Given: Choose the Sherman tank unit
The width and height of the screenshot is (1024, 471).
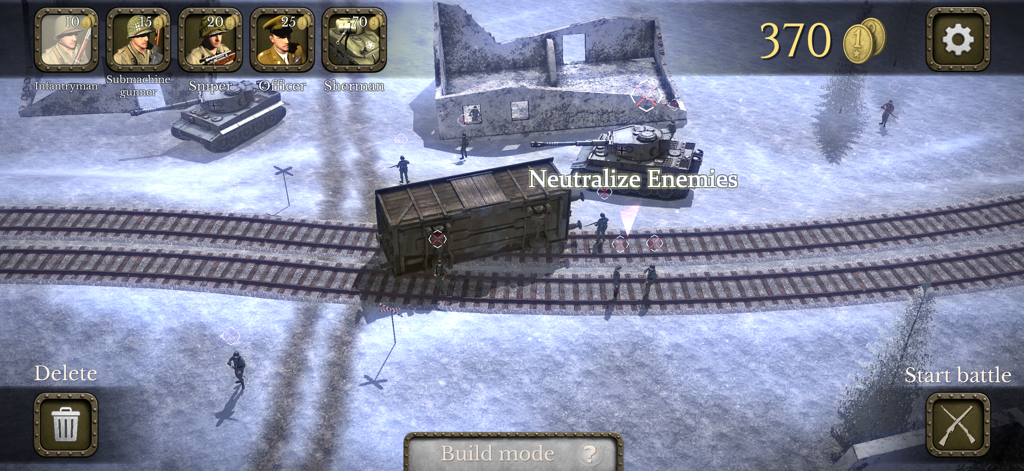Looking at the screenshot, I should coord(354,40).
